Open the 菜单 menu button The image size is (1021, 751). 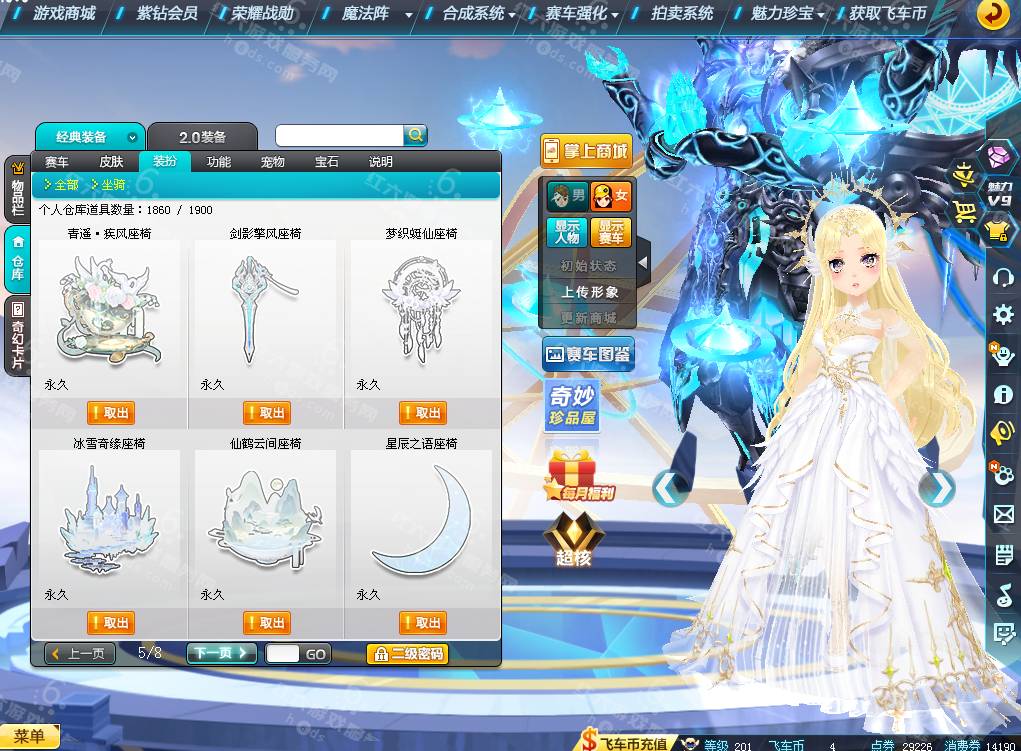pyautogui.click(x=29, y=737)
